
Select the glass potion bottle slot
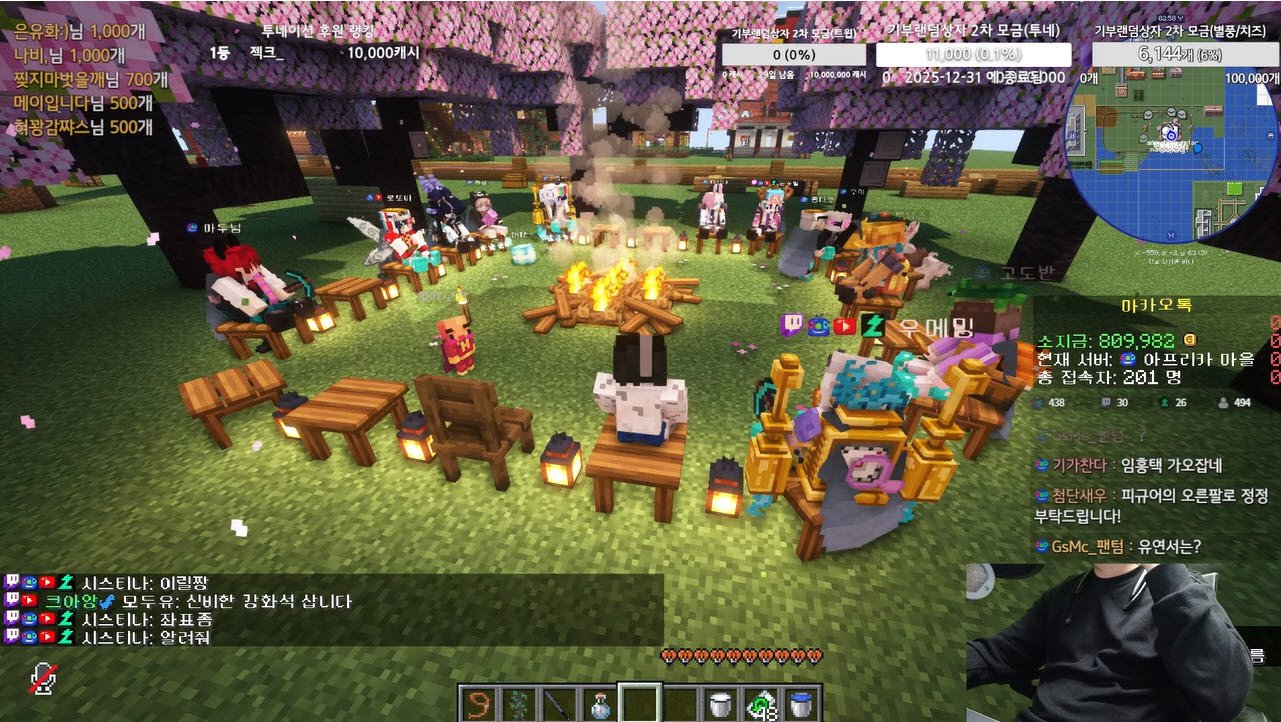(600, 703)
